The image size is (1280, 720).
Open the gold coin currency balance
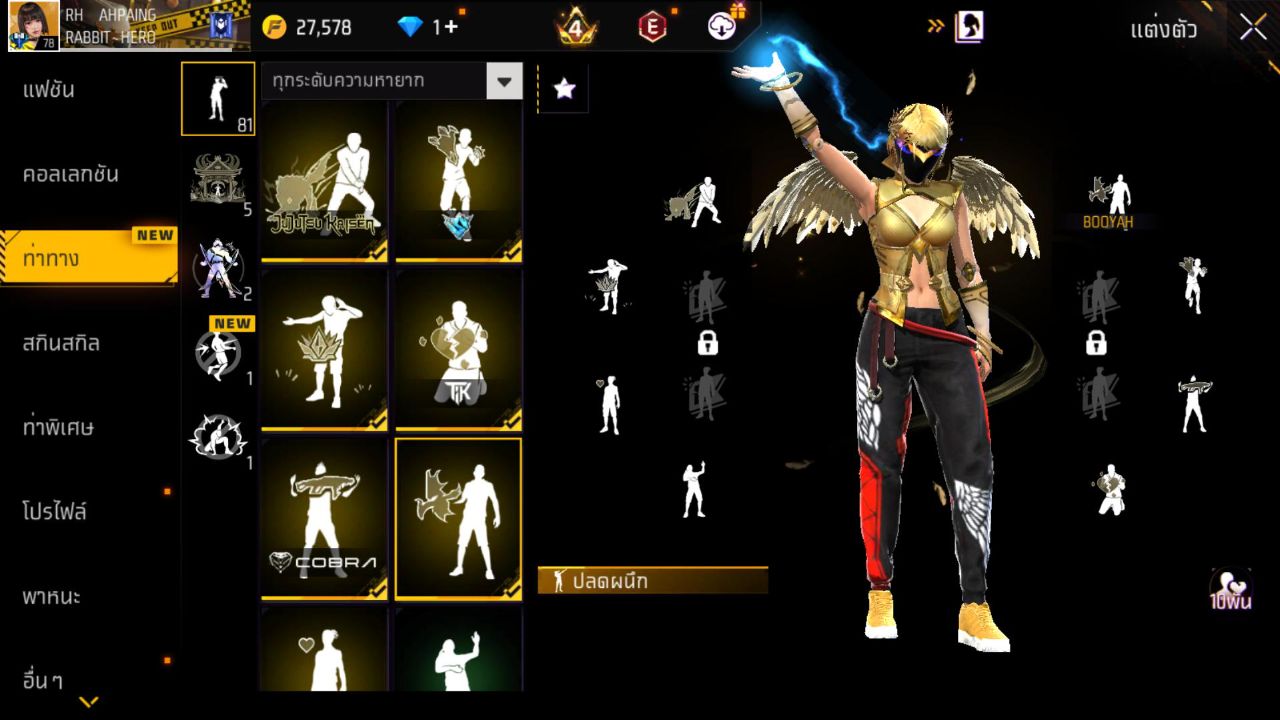(x=310, y=27)
